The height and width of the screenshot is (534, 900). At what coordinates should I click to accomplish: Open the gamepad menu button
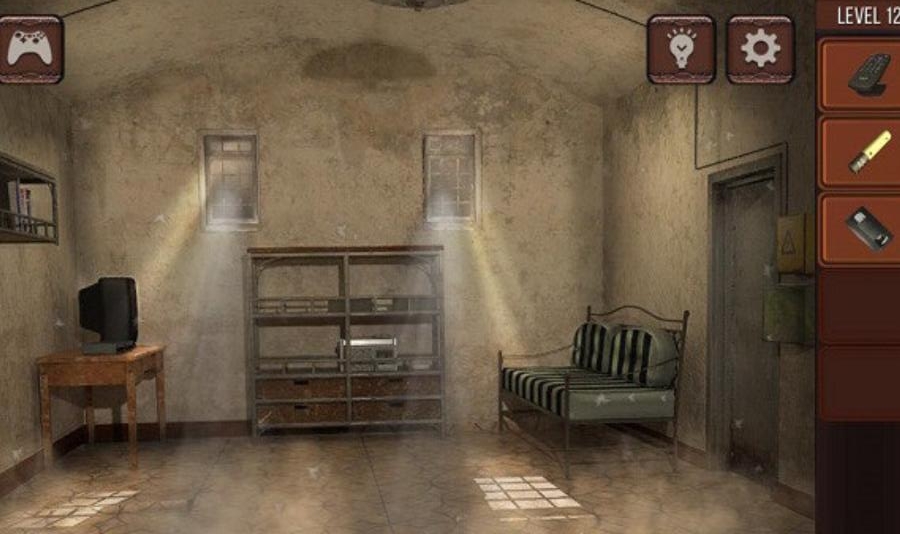click(x=31, y=49)
